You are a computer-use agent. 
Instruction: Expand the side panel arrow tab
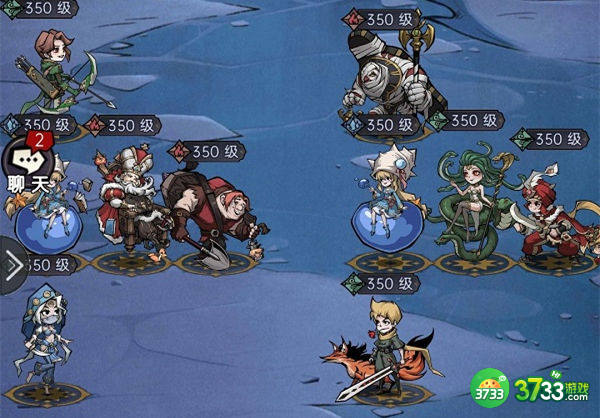coord(13,265)
